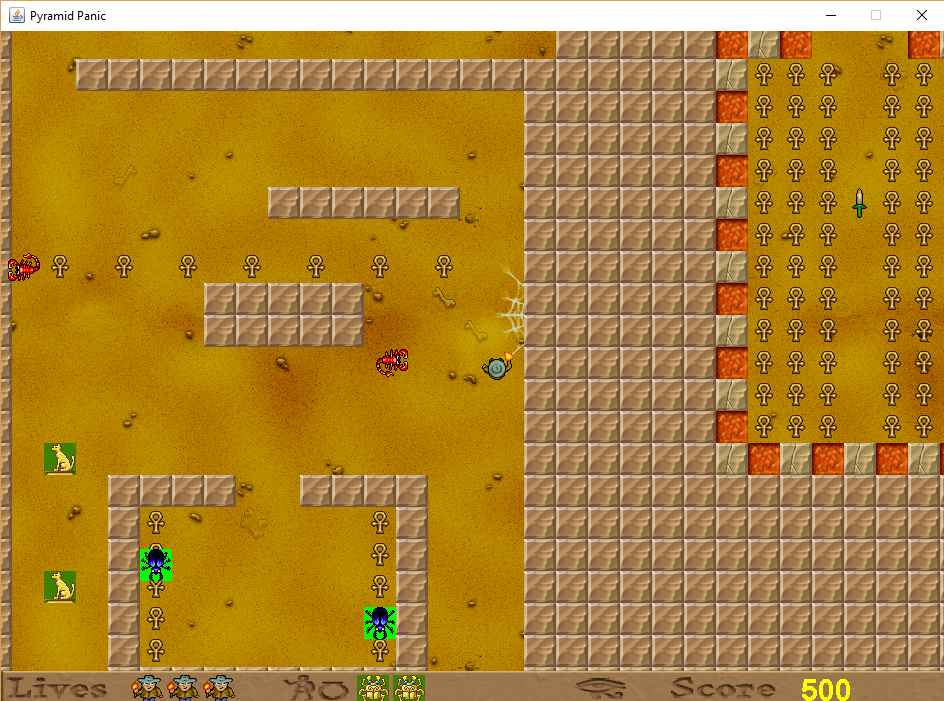This screenshot has height=701, width=944.
Task: Click the Eye of Horus HUD symbol
Action: 601,688
